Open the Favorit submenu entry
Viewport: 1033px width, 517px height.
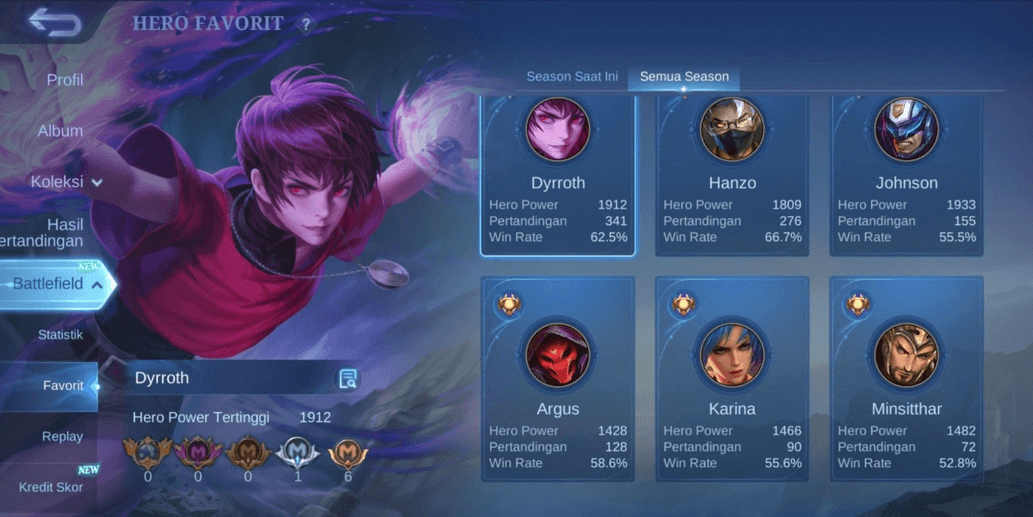(x=62, y=386)
